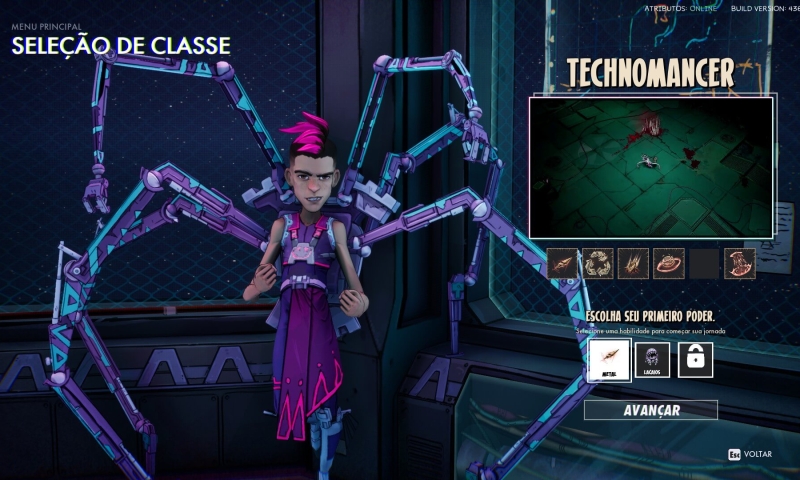Choose the recycle arrows ability icon
Image resolution: width=800 pixels, height=480 pixels.
[598, 263]
